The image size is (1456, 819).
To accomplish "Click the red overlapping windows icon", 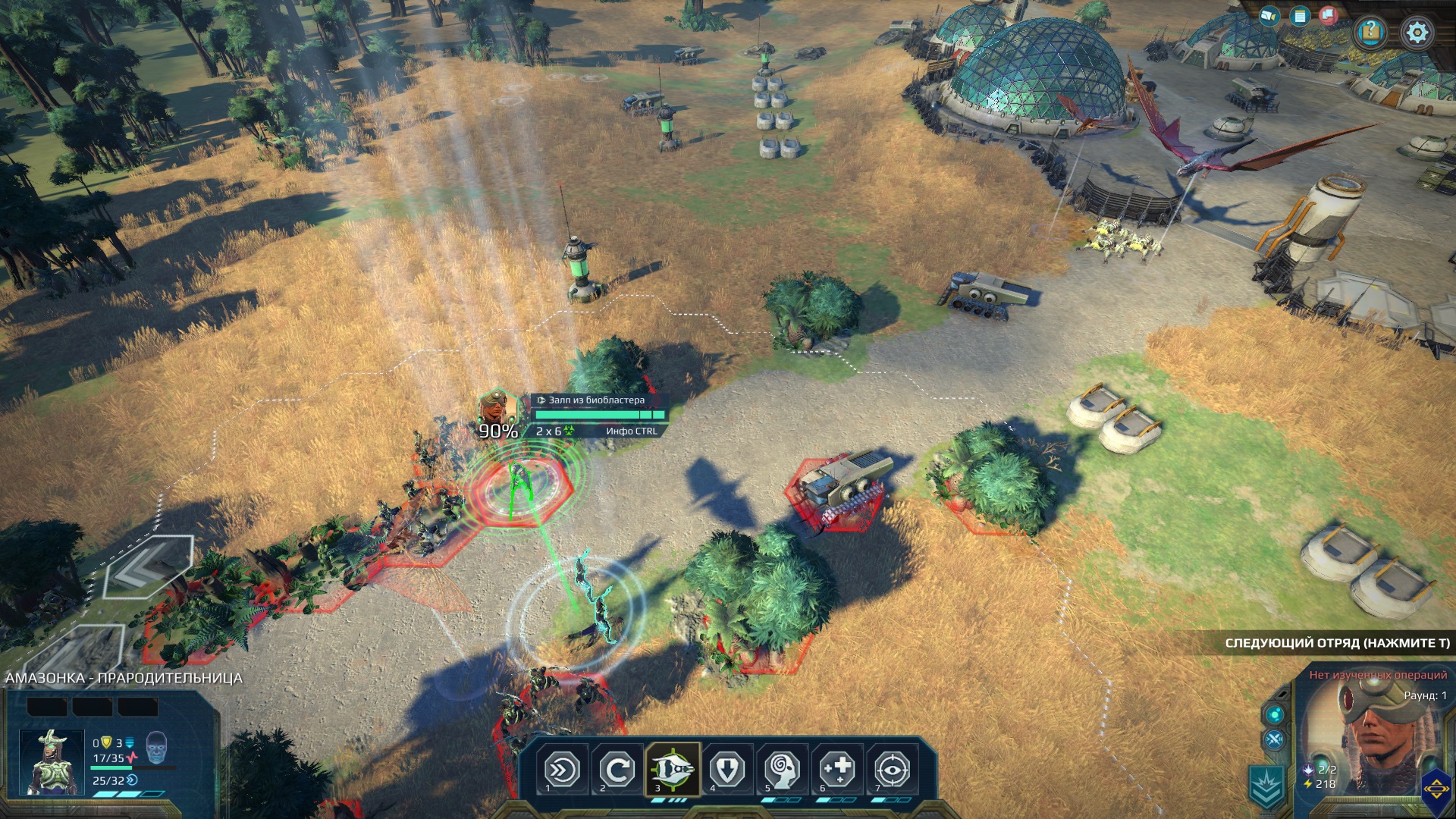I will pos(1328,15).
